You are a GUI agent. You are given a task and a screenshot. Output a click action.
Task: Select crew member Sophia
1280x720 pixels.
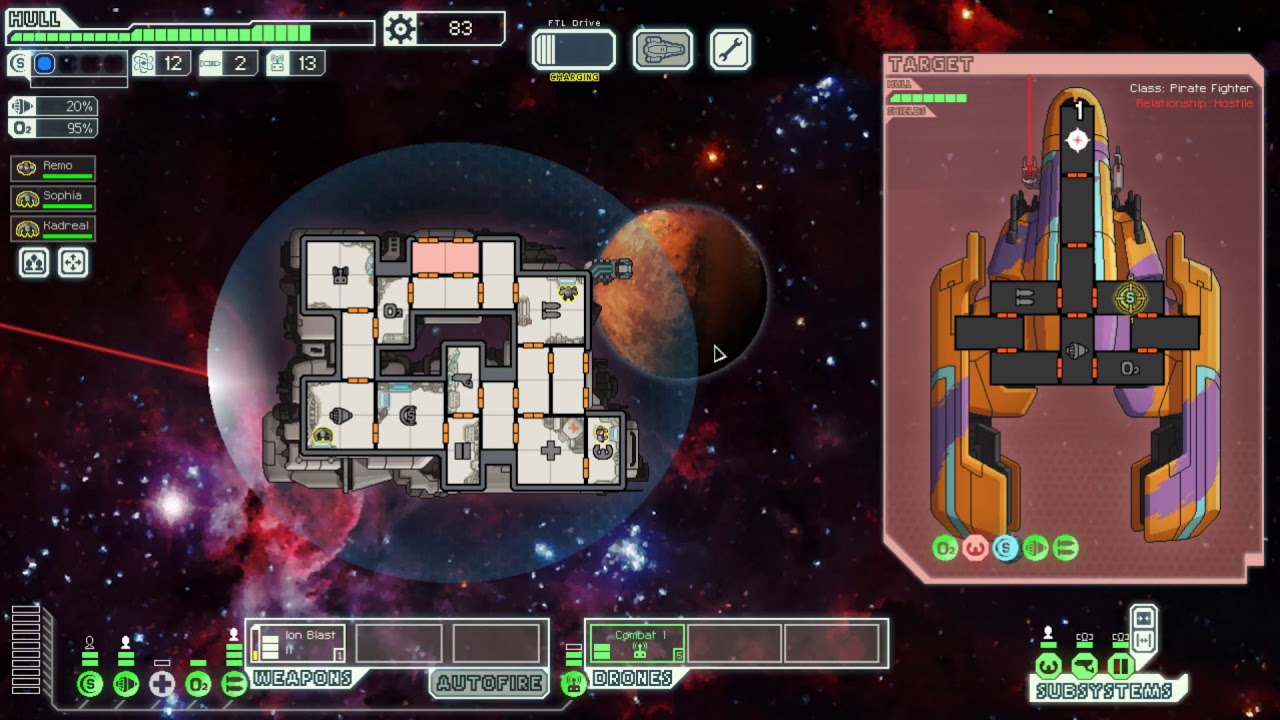pos(53,198)
